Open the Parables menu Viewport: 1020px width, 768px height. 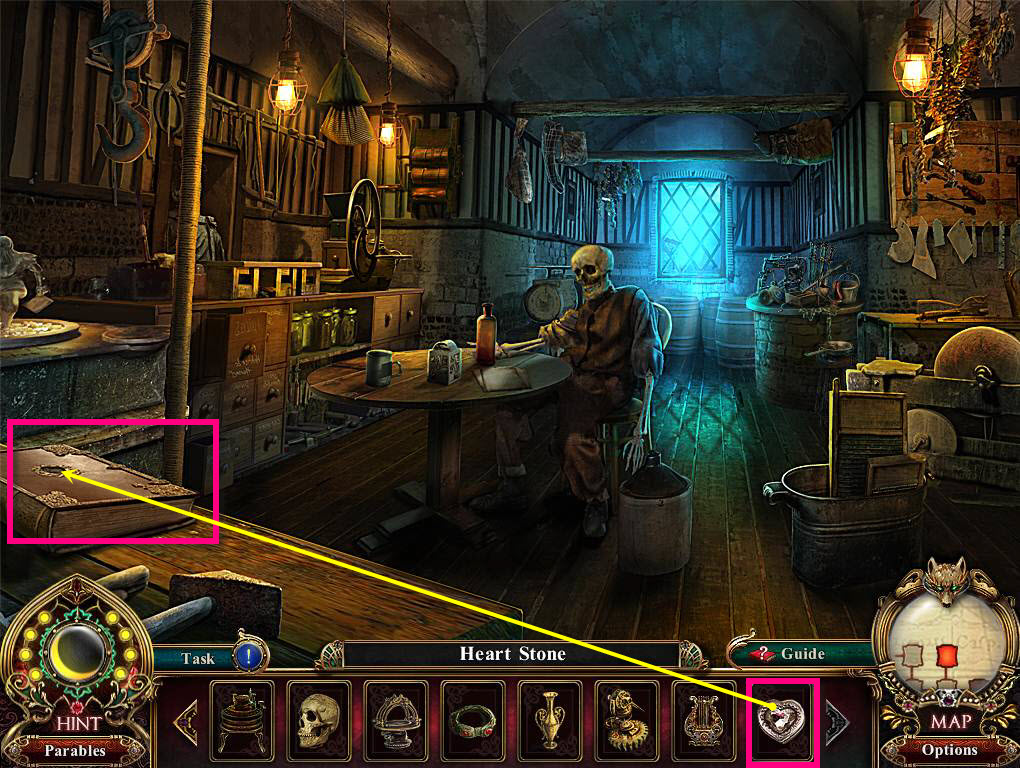(x=75, y=748)
